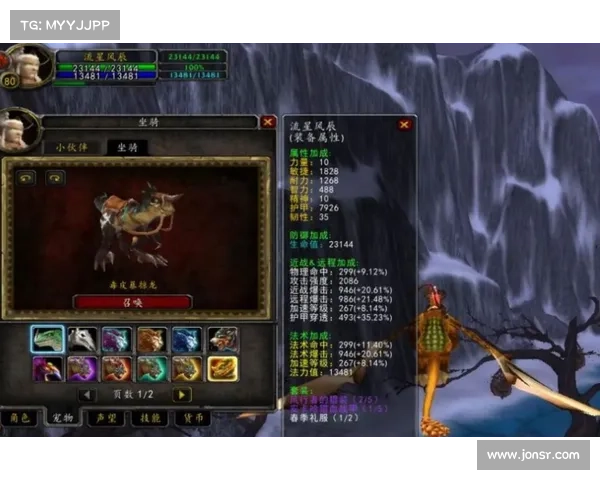Switch to the 小伙伴 companions tab
Viewport: 600px width, 480px height.
point(70,146)
